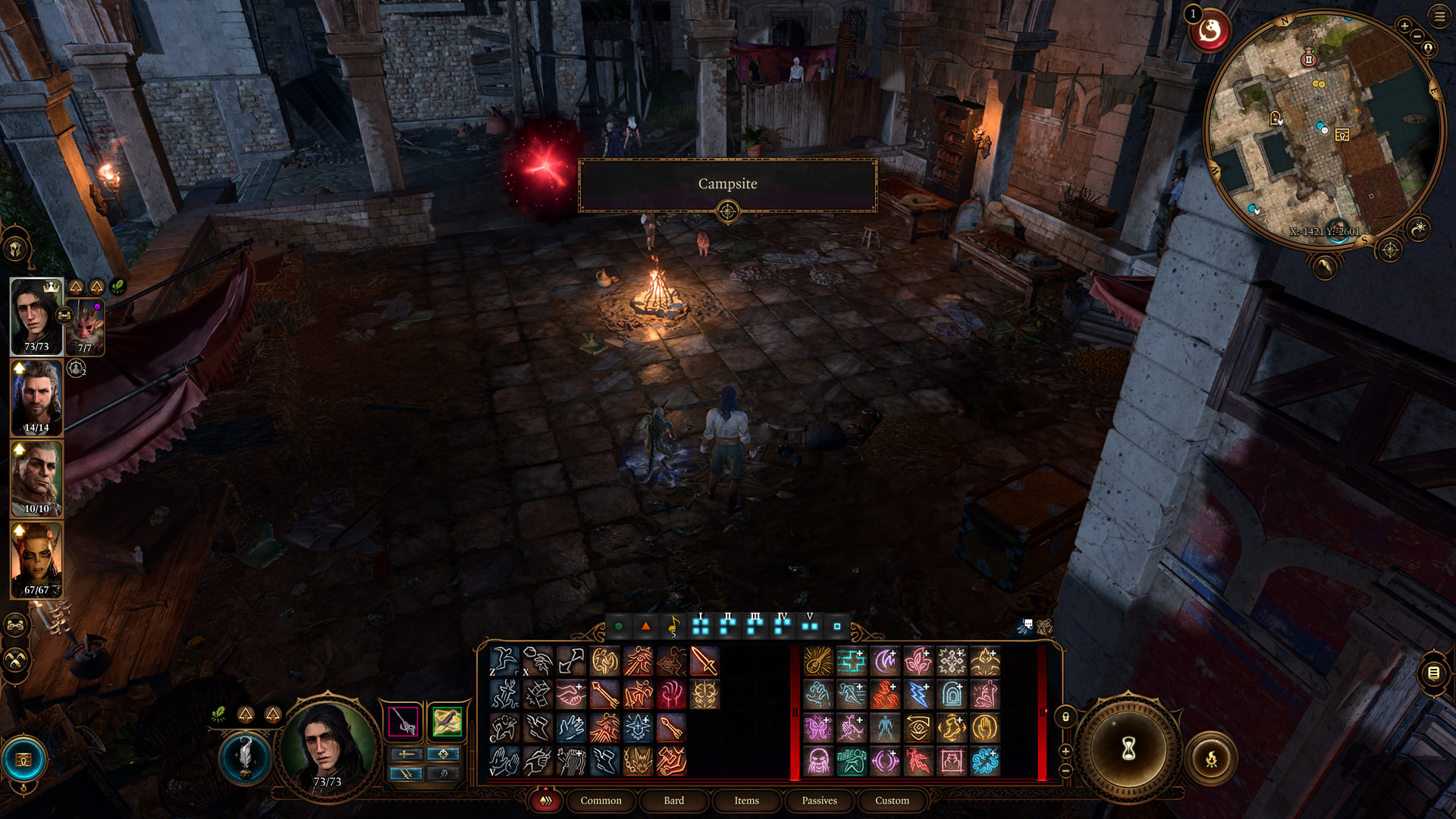Select the green-bordered ranged weapon slot
The width and height of the screenshot is (1456, 819).
click(x=447, y=721)
